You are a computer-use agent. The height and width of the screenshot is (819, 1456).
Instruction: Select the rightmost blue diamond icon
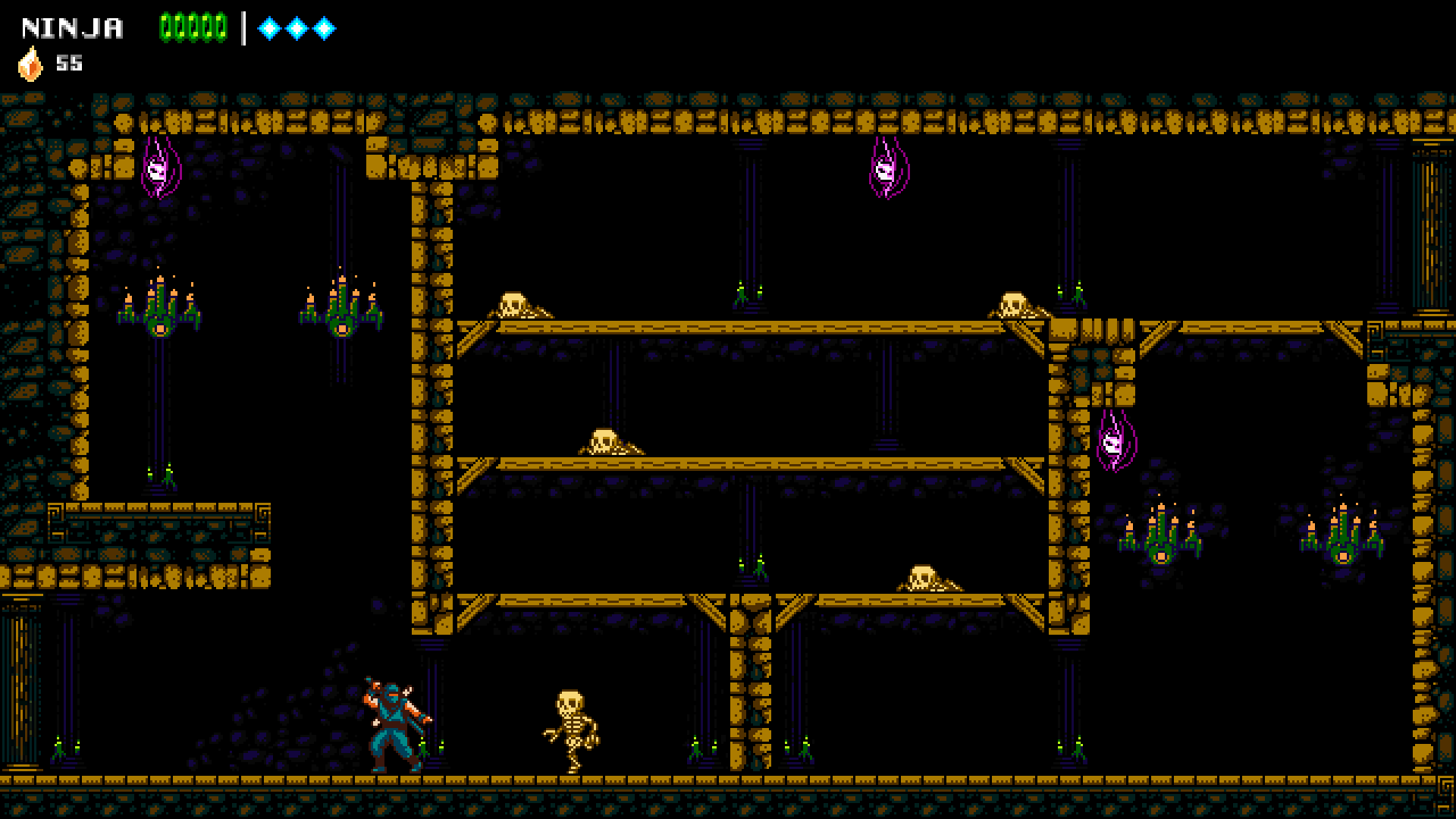(326, 29)
